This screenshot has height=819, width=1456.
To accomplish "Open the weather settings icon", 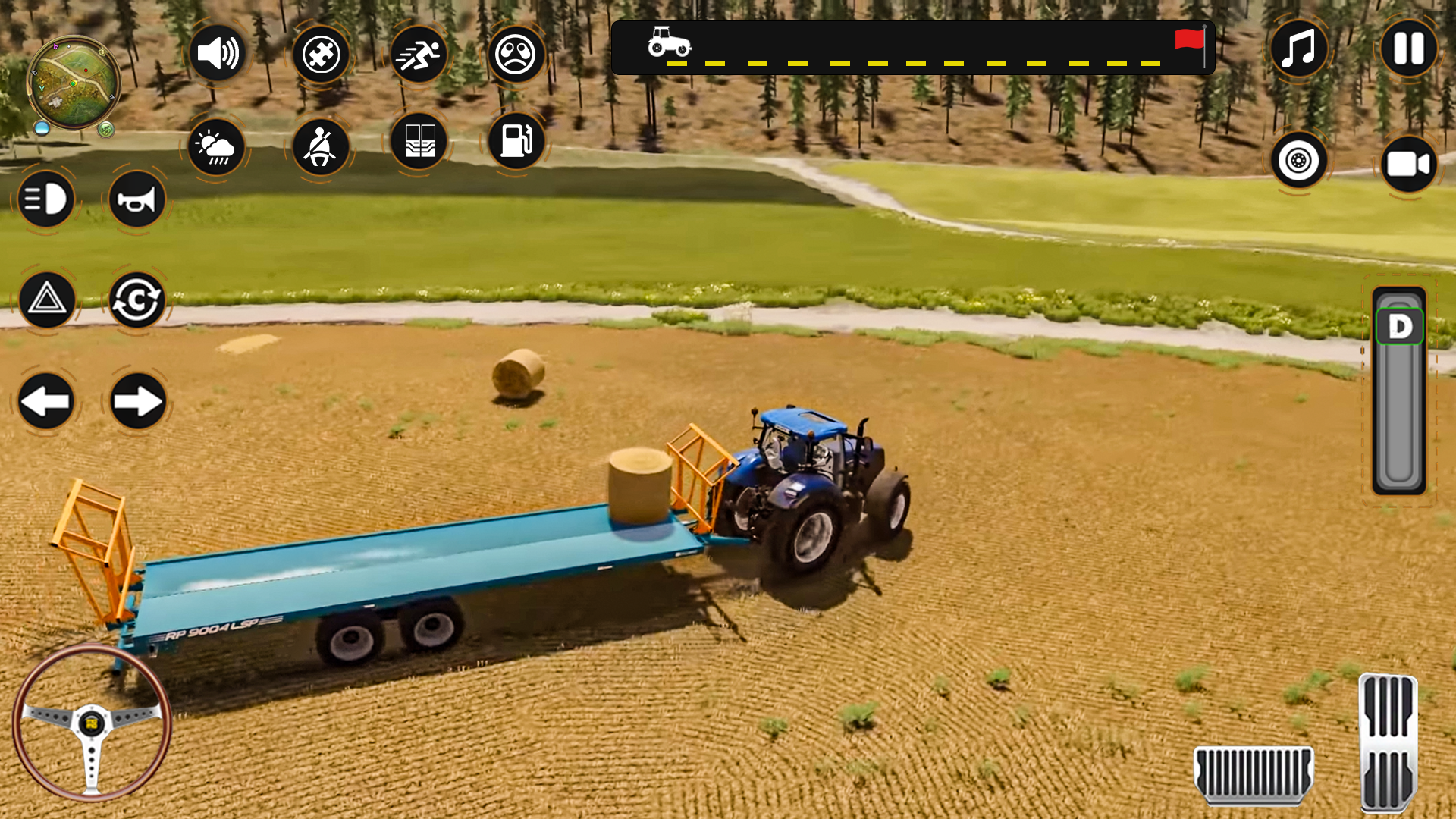I will click(x=217, y=149).
